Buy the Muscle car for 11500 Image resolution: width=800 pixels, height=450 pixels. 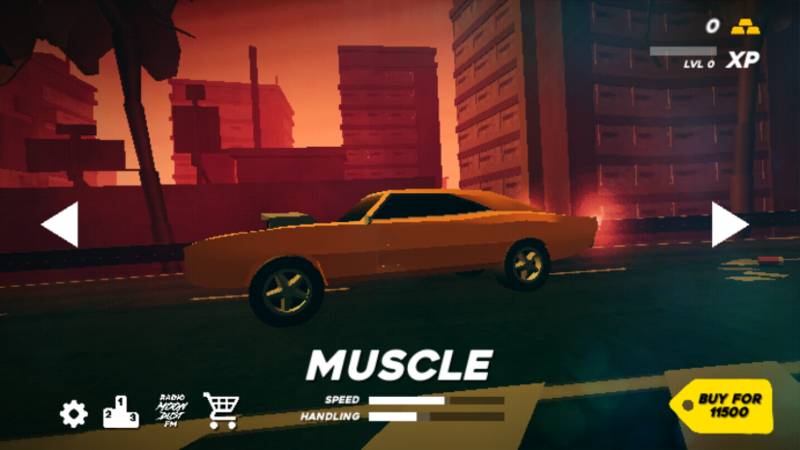[726, 405]
